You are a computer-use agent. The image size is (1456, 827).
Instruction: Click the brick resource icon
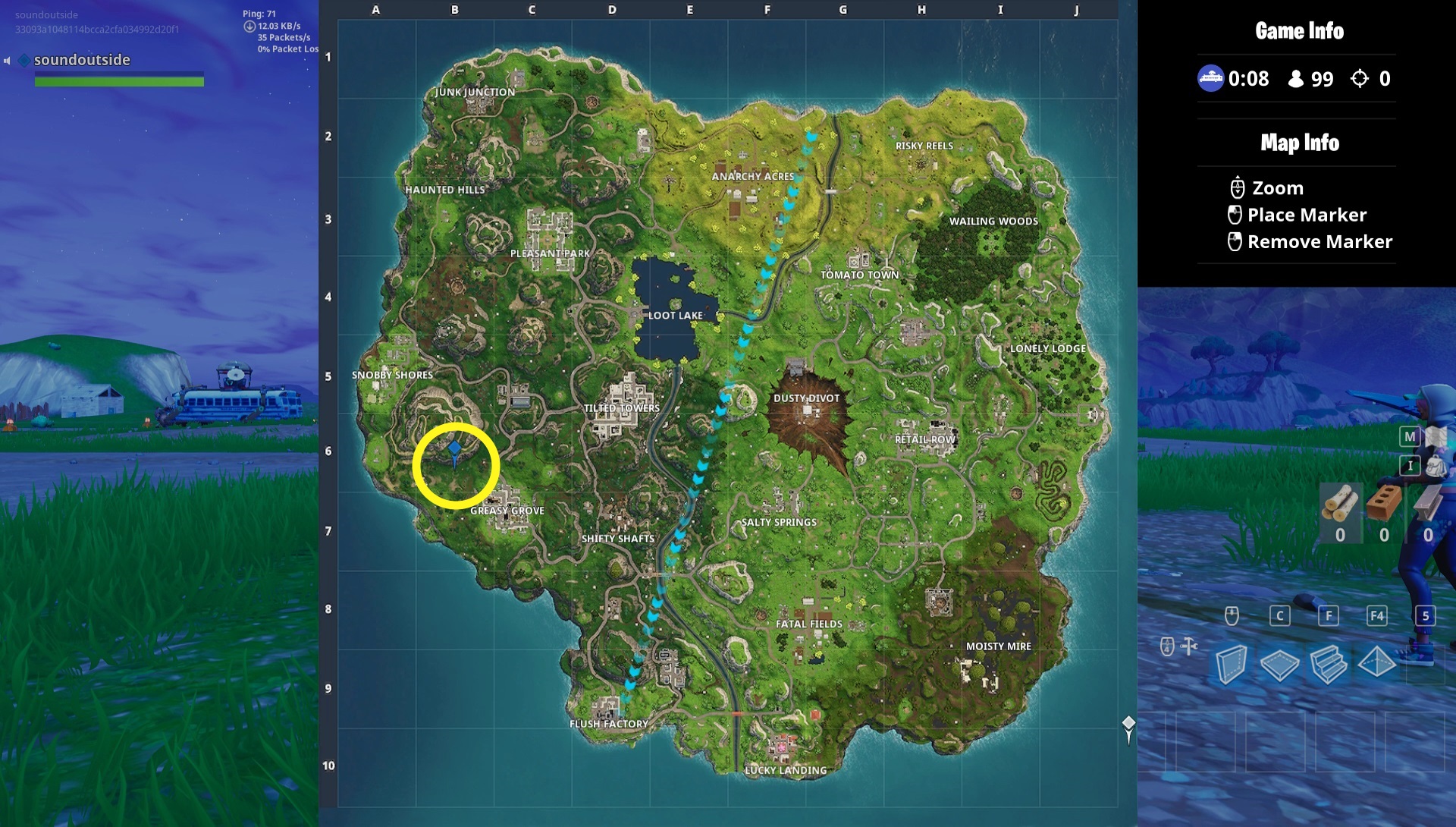pos(1385,504)
